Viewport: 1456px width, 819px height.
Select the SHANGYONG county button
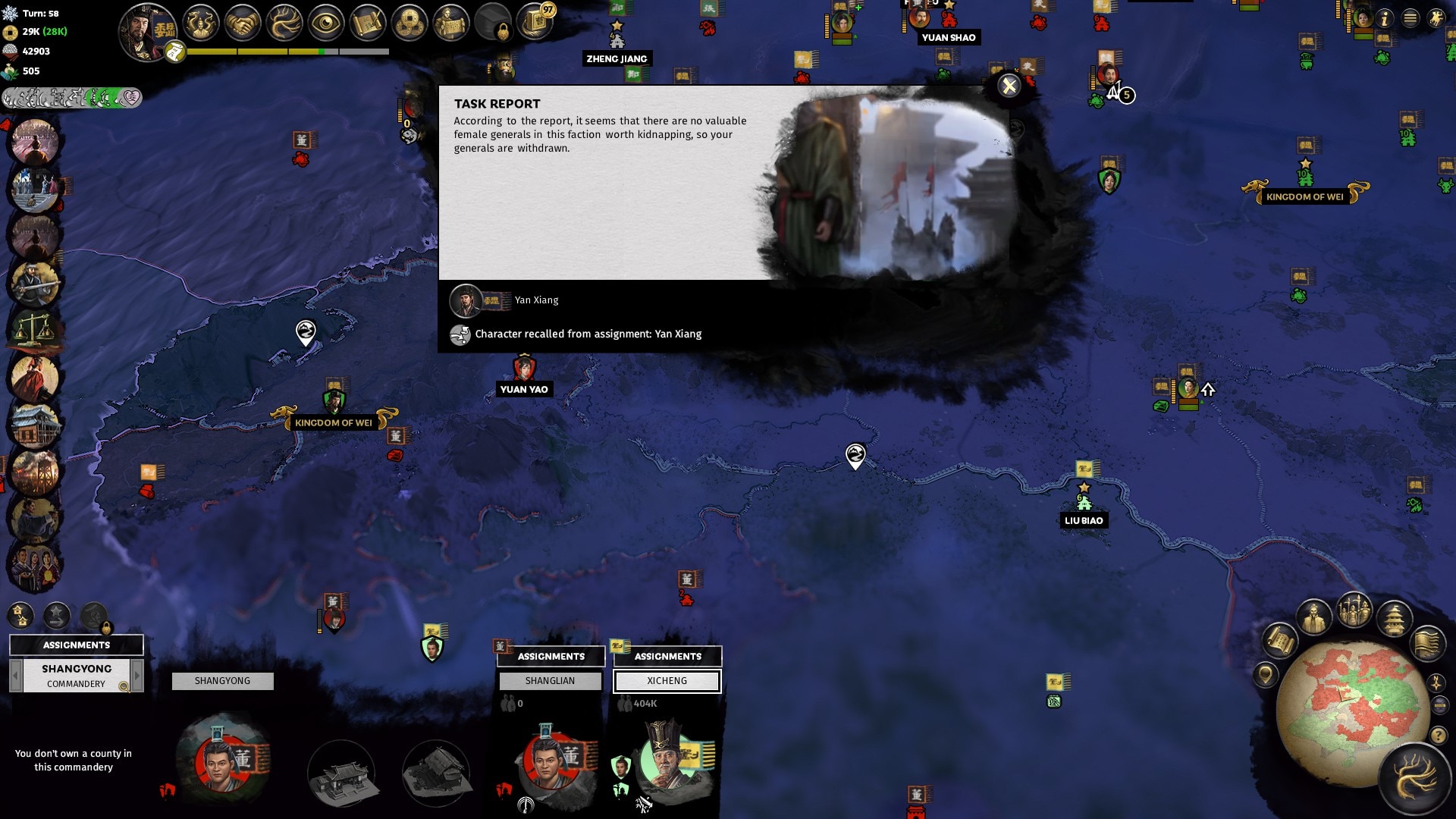222,681
